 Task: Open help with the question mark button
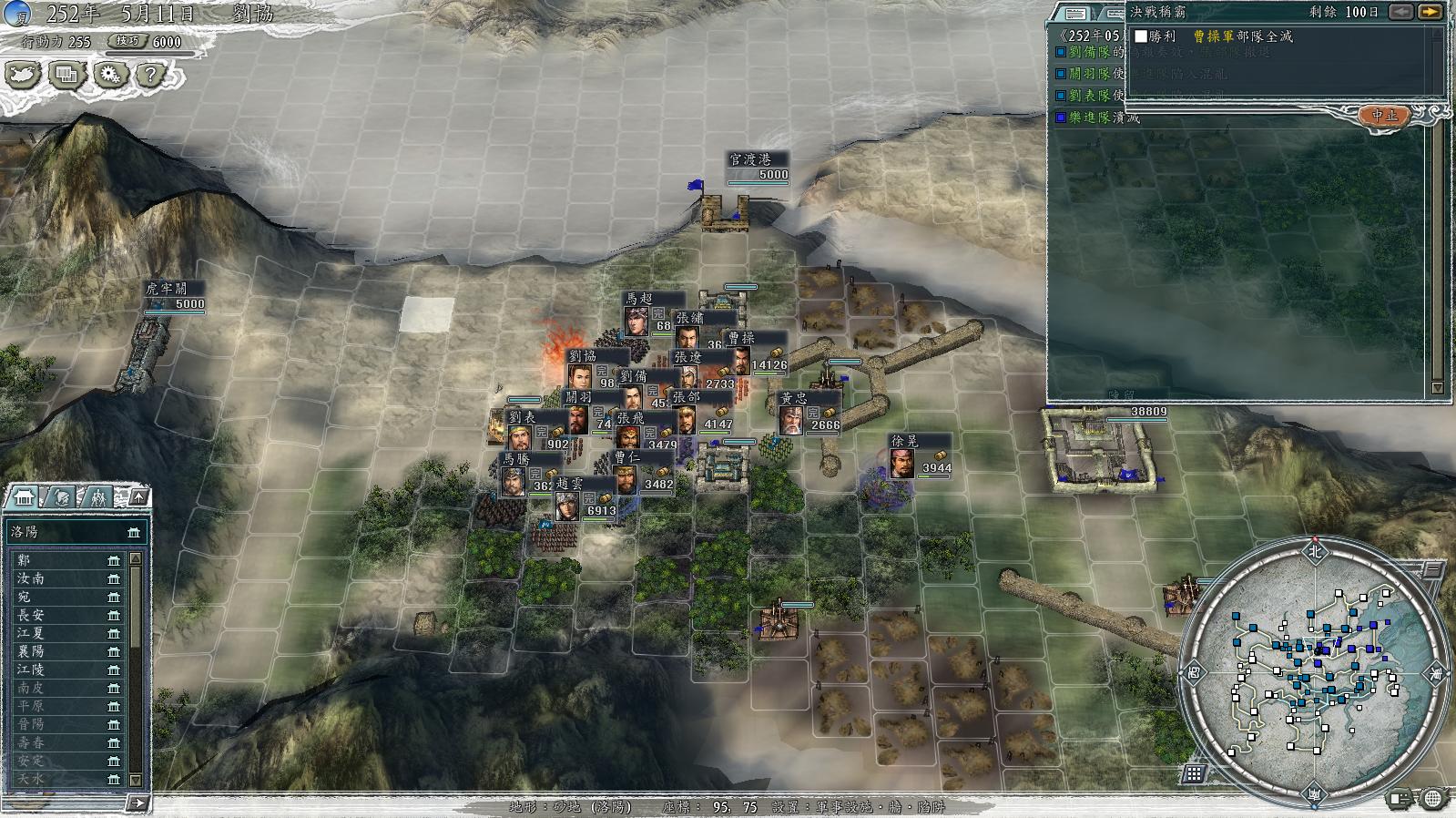pos(152,75)
